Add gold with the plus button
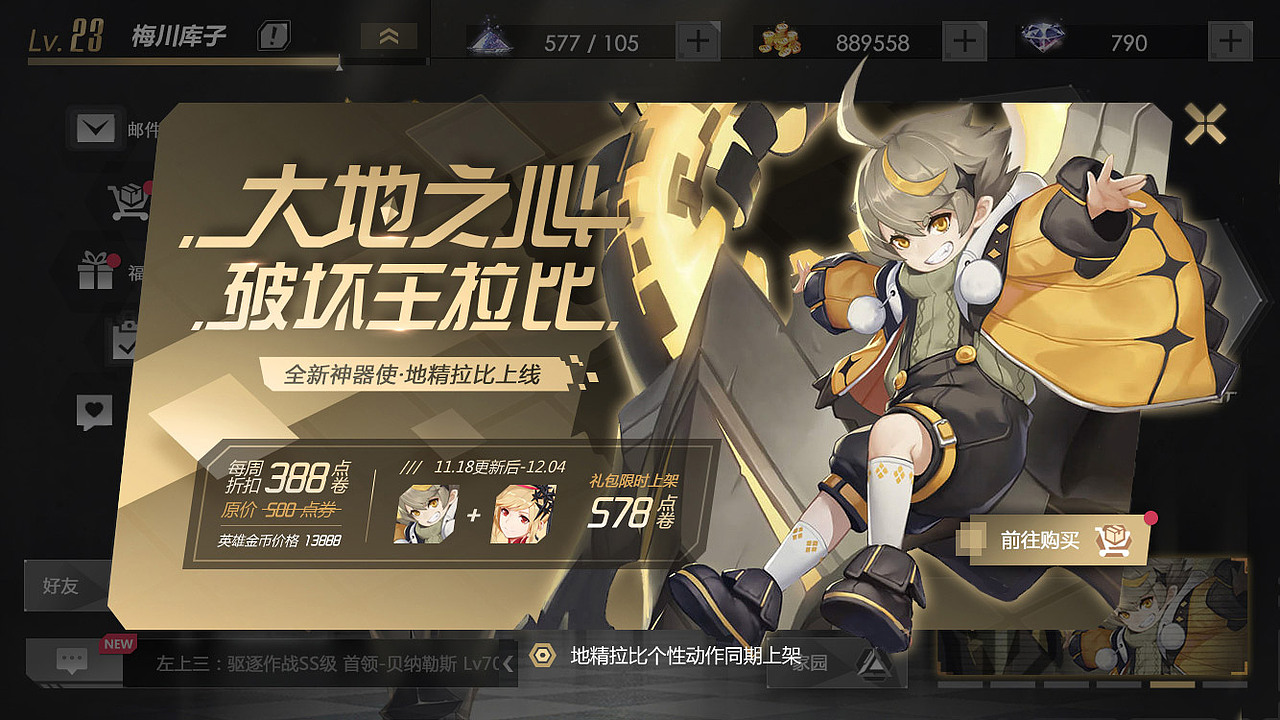This screenshot has width=1280, height=720. point(962,42)
